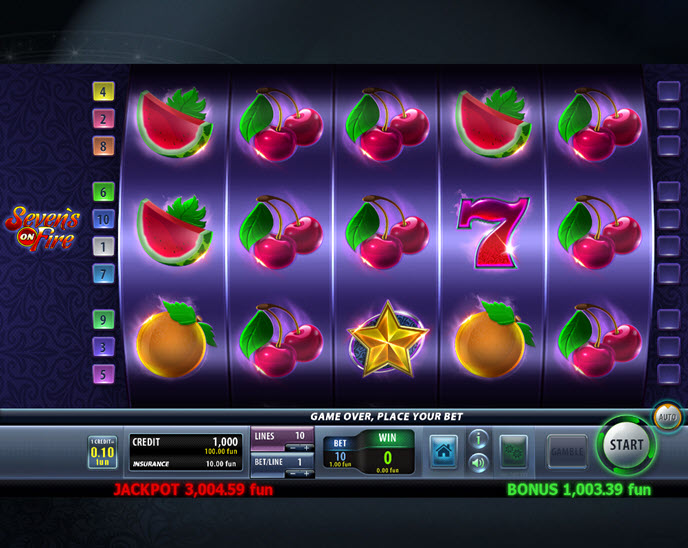This screenshot has width=688, height=548.
Task: Choose payline number 10 marker
Action: [x=104, y=219]
